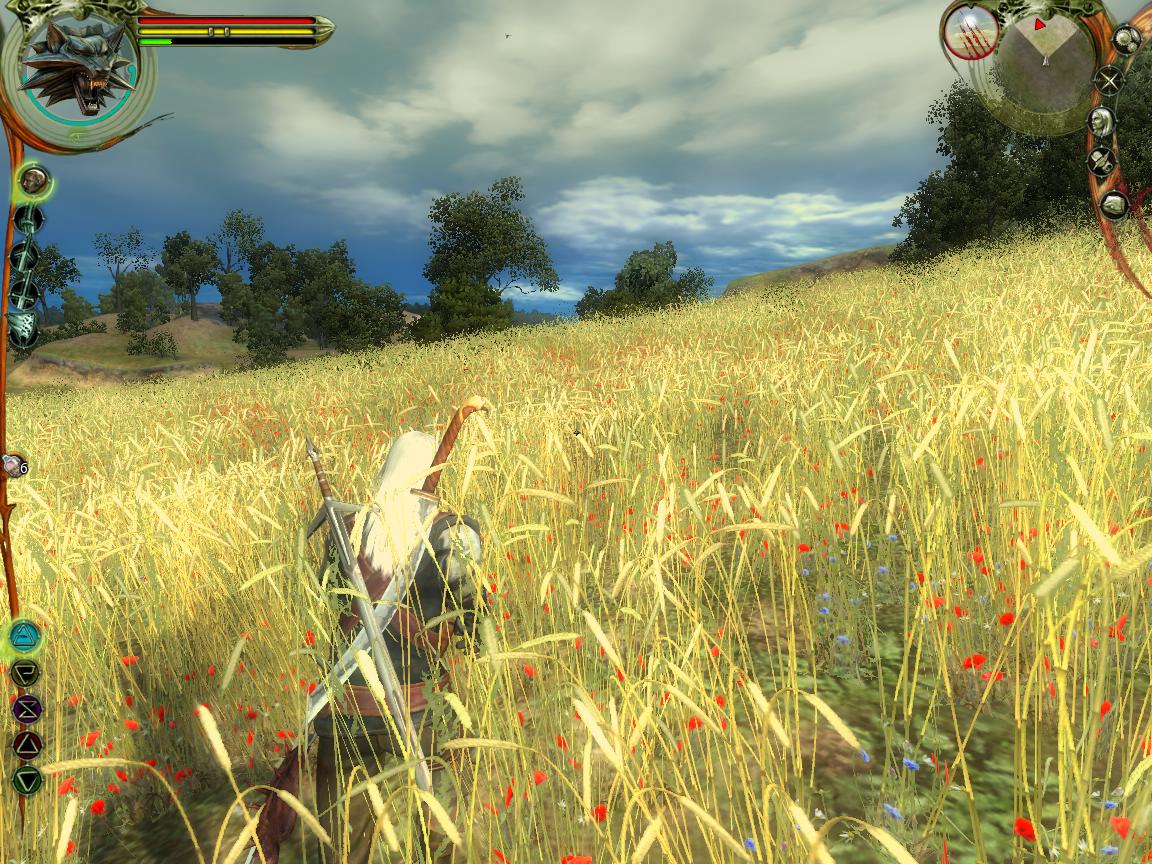Activate the purple Yrden sign
This screenshot has width=1152, height=864.
click(x=26, y=708)
